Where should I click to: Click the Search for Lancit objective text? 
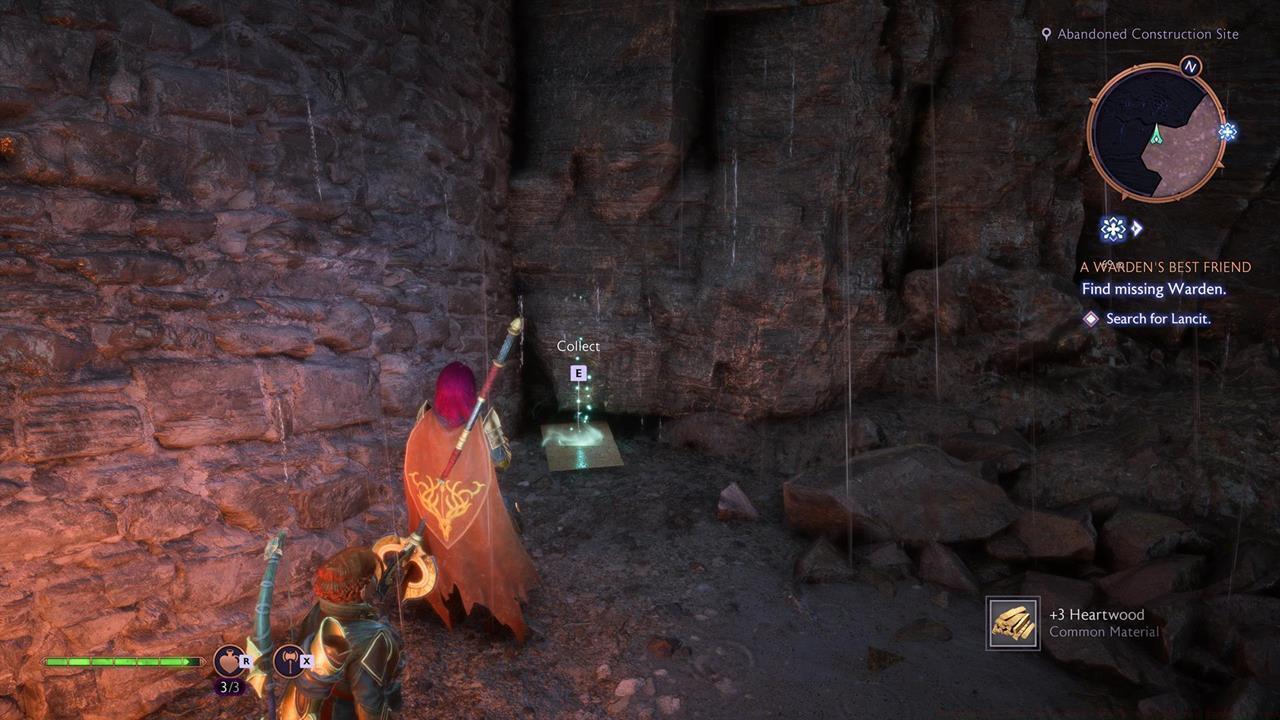pyautogui.click(x=1158, y=318)
